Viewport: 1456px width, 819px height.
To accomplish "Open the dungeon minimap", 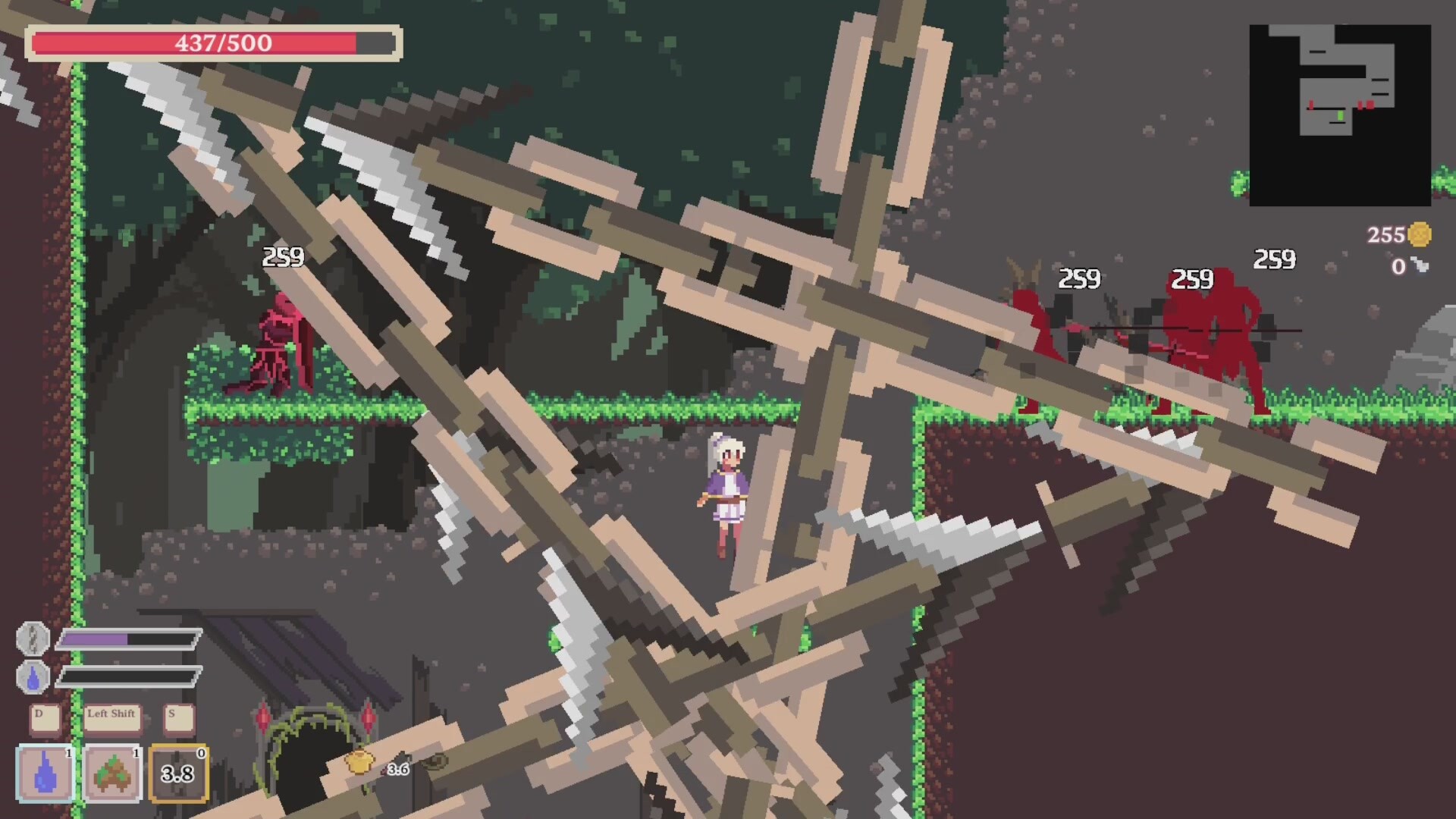I will click(x=1339, y=115).
